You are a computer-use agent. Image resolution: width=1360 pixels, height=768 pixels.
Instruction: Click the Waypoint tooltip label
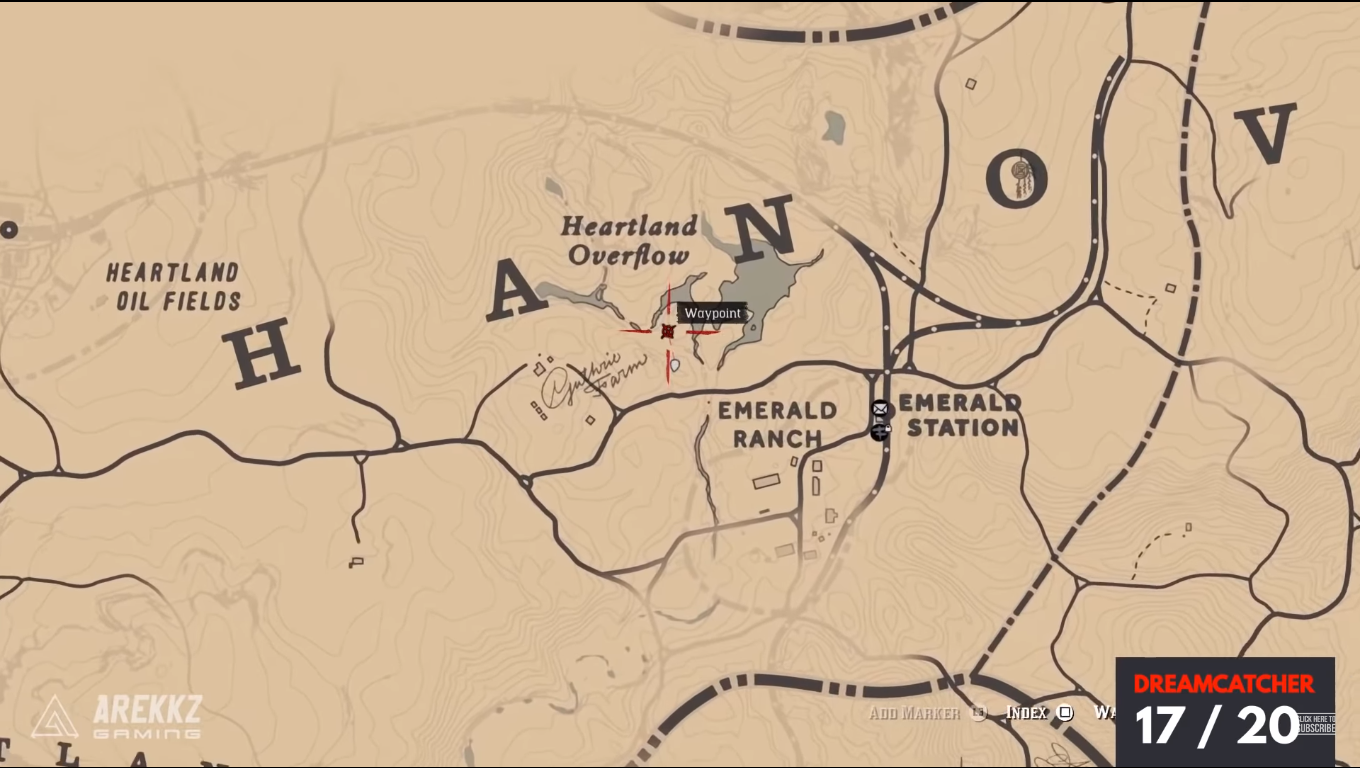pos(711,313)
